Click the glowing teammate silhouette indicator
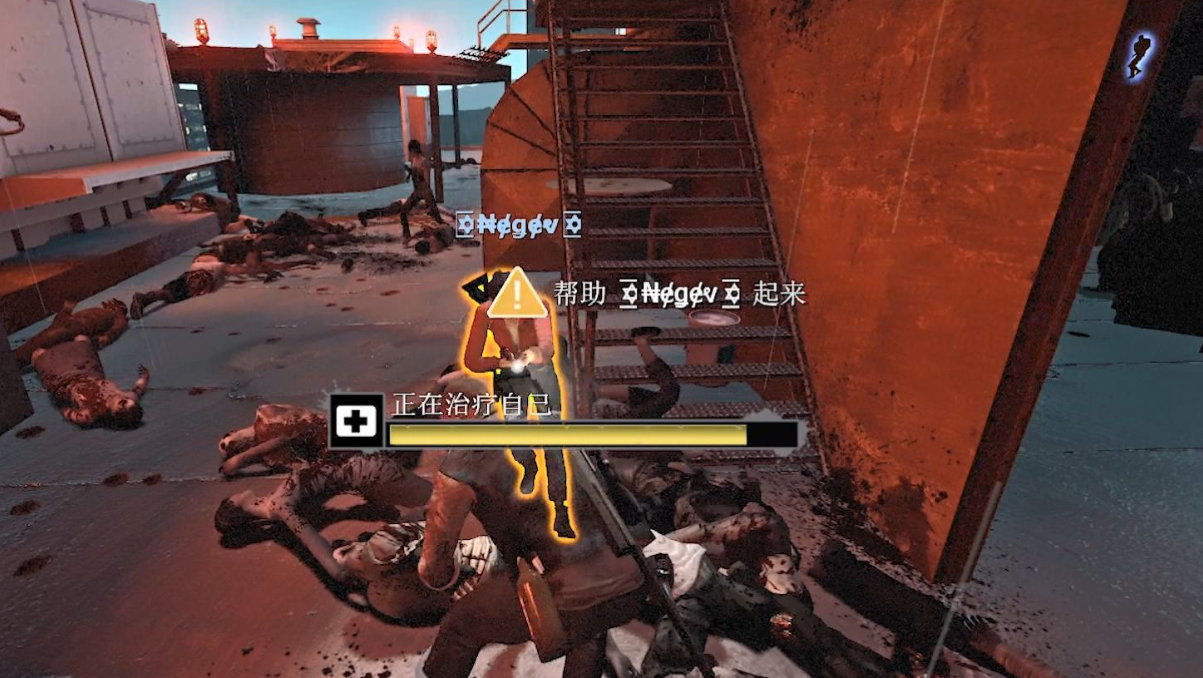1203x678 pixels. point(1139,55)
